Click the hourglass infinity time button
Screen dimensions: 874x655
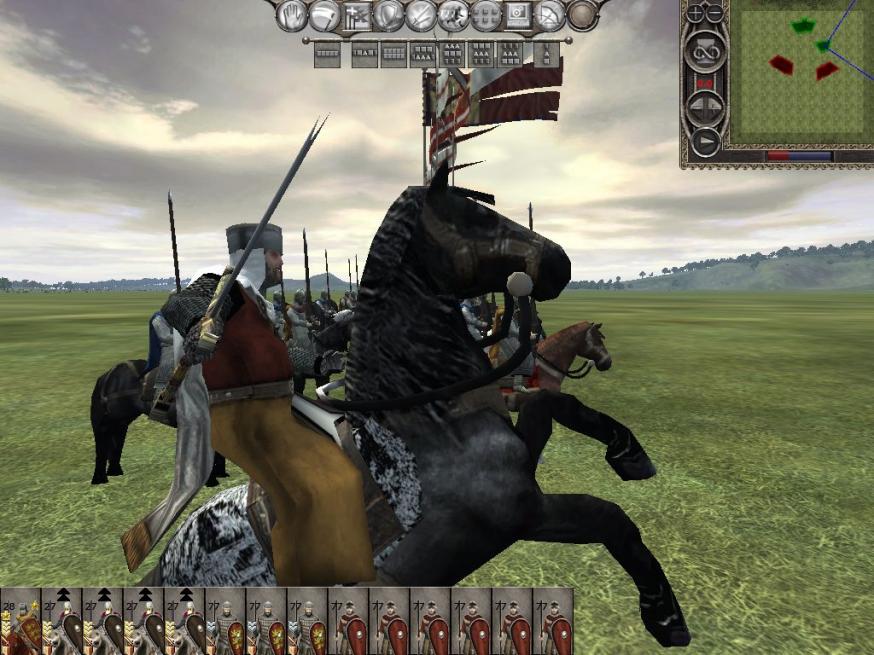point(705,50)
